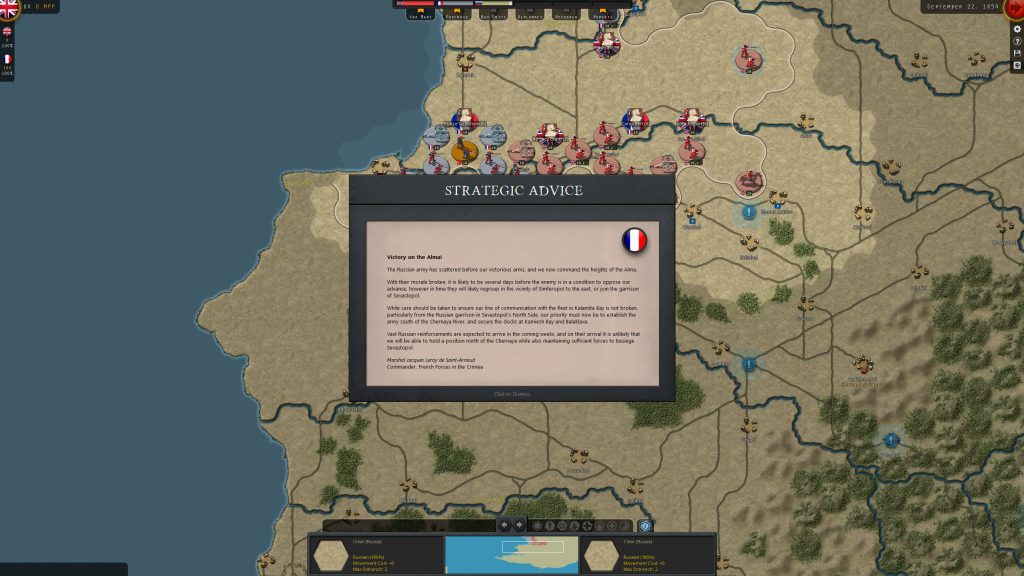
Task: Open help with the question mark icon
Action: (1017, 41)
